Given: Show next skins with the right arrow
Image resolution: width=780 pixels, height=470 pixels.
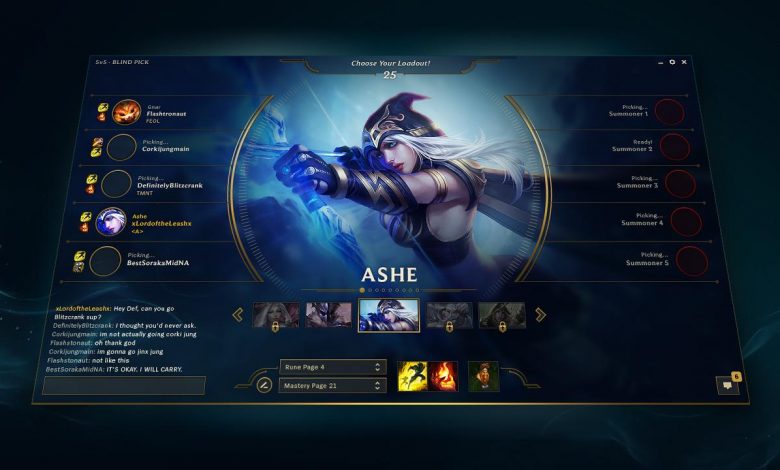Looking at the screenshot, I should pyautogui.click(x=540, y=315).
